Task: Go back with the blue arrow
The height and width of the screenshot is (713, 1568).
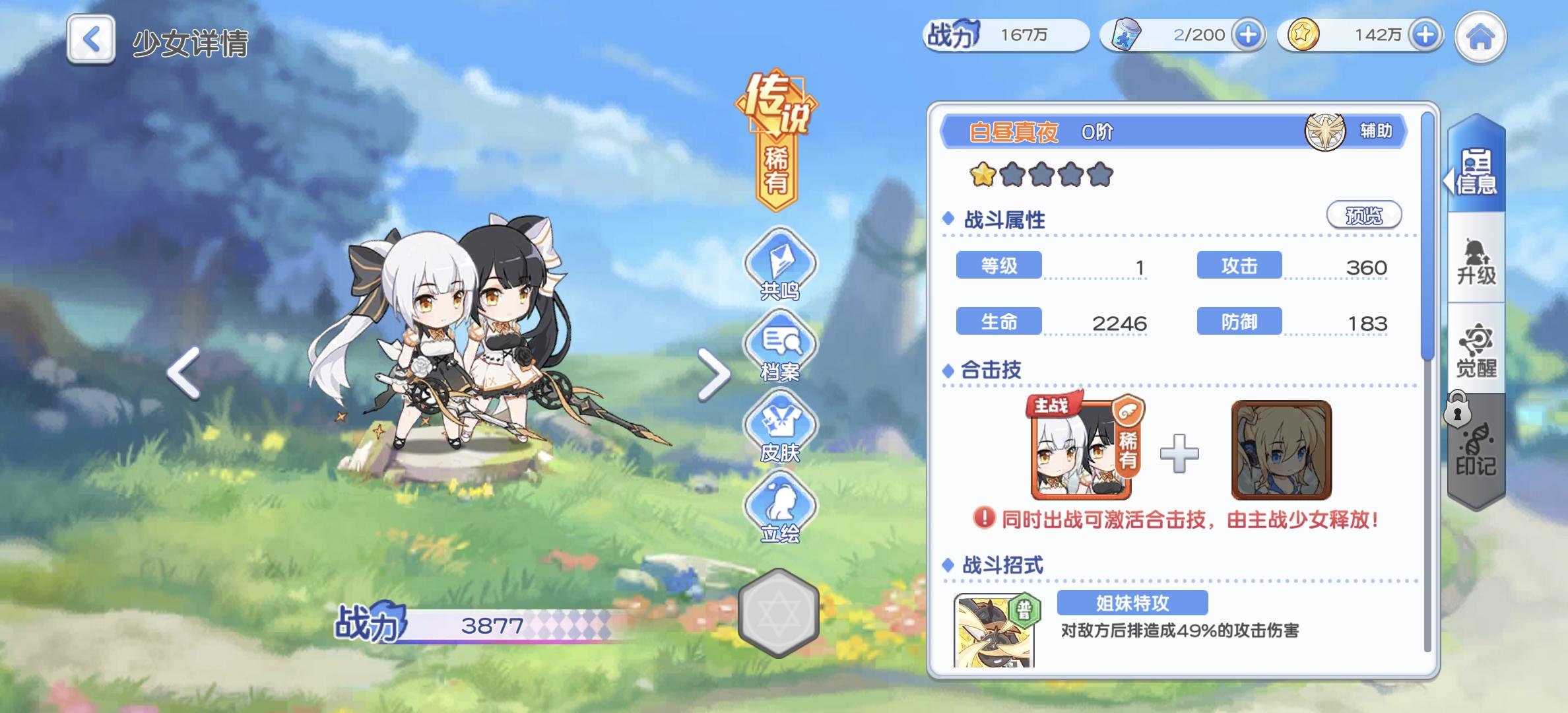Action: point(90,40)
